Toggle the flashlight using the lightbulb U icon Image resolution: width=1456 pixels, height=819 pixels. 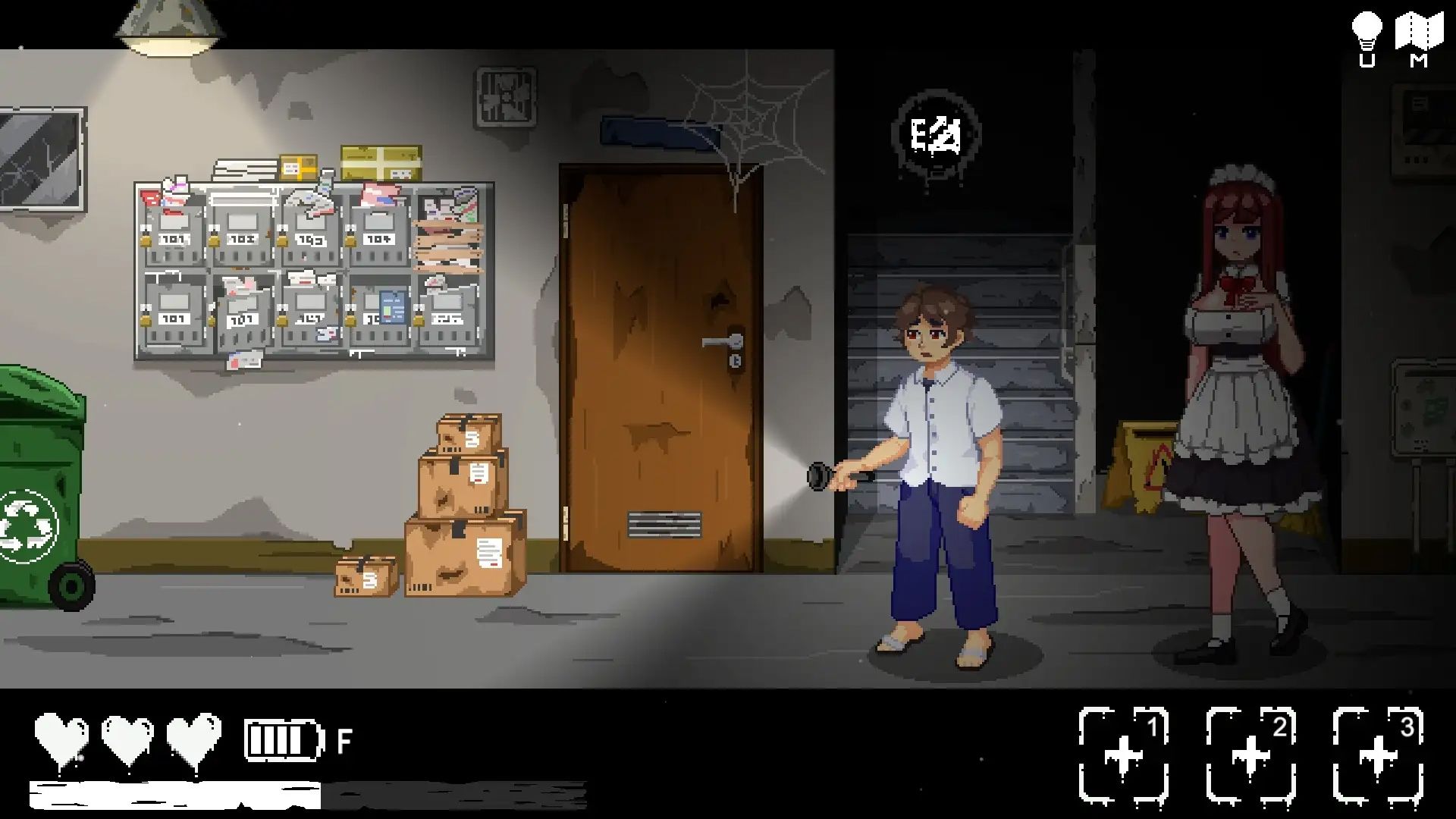(x=1369, y=30)
